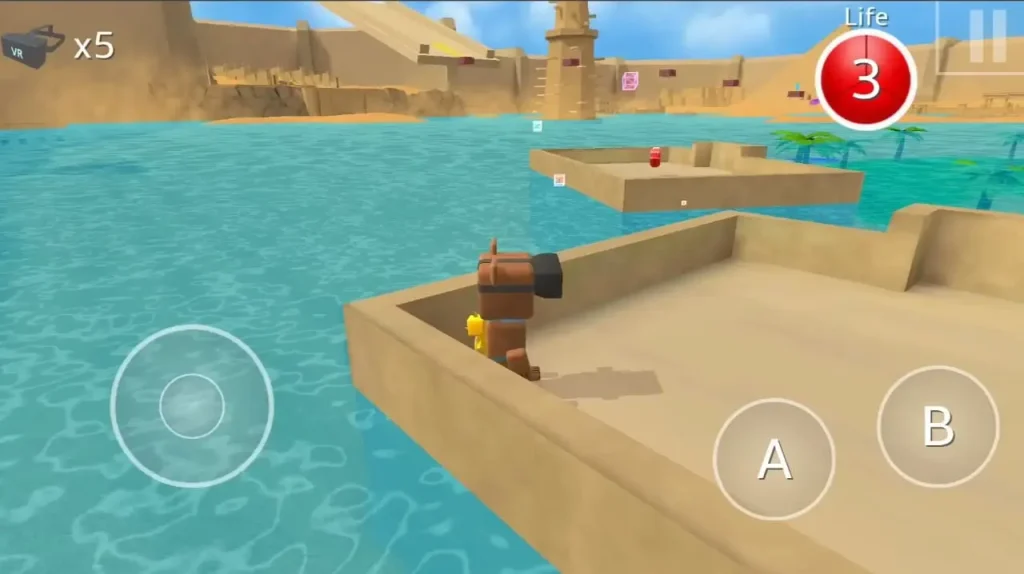Tap the B action button

click(x=937, y=426)
